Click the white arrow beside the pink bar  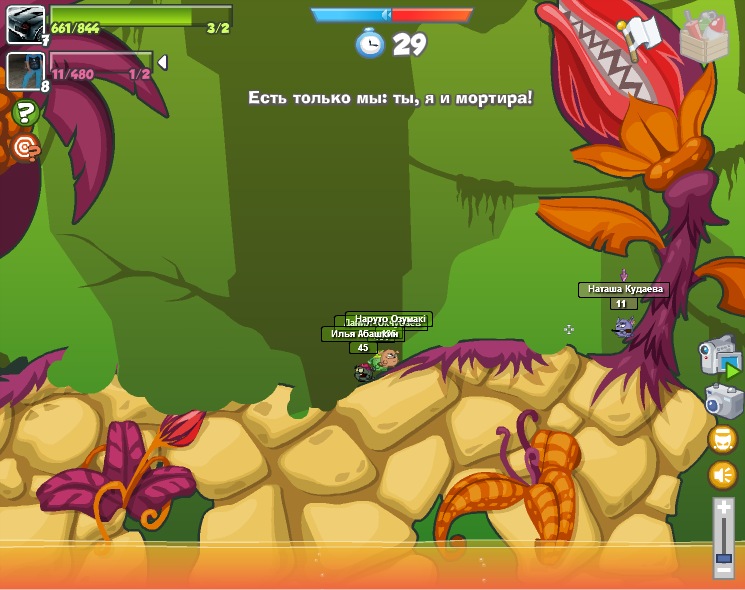click(162, 62)
